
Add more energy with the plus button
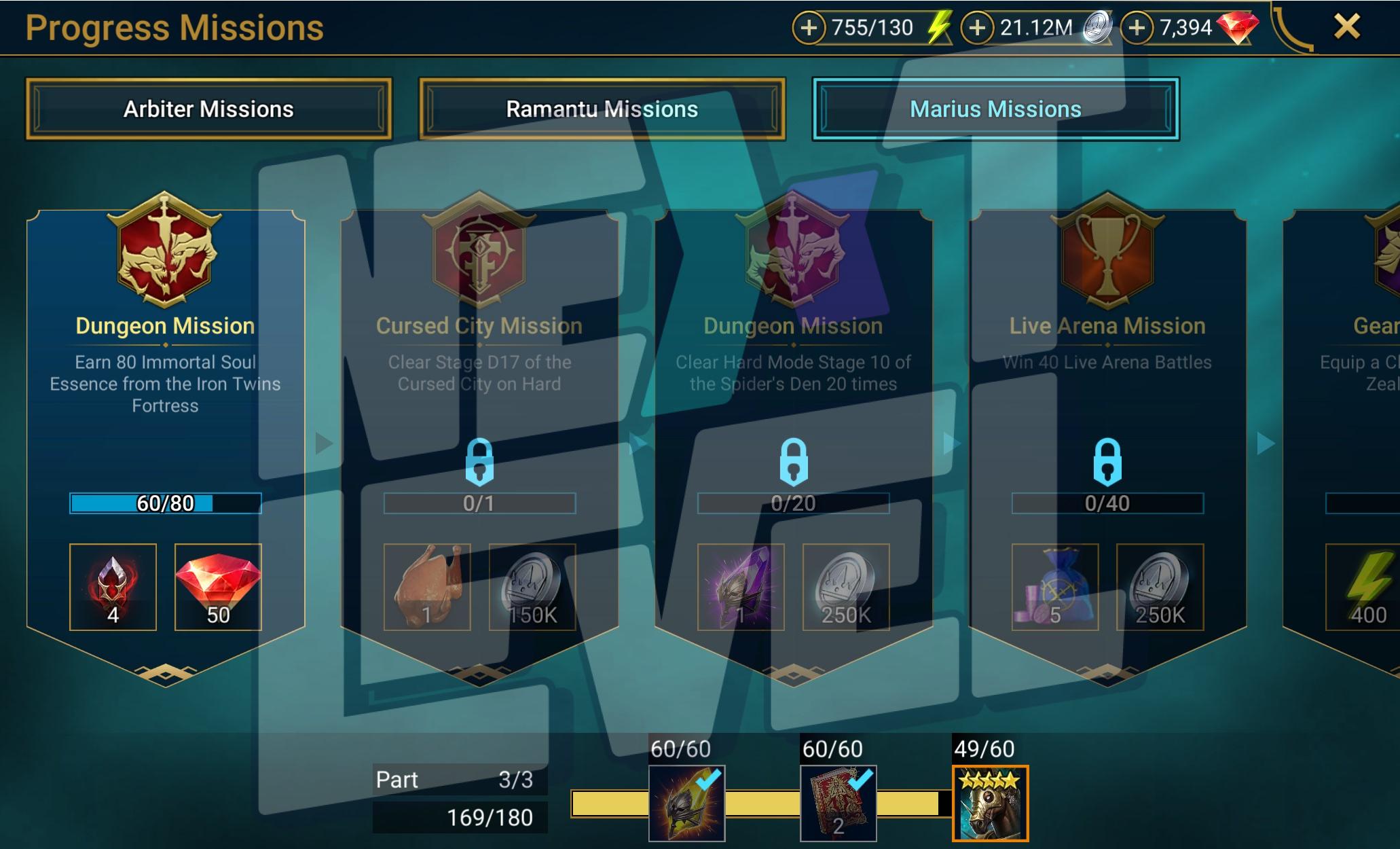click(x=809, y=28)
